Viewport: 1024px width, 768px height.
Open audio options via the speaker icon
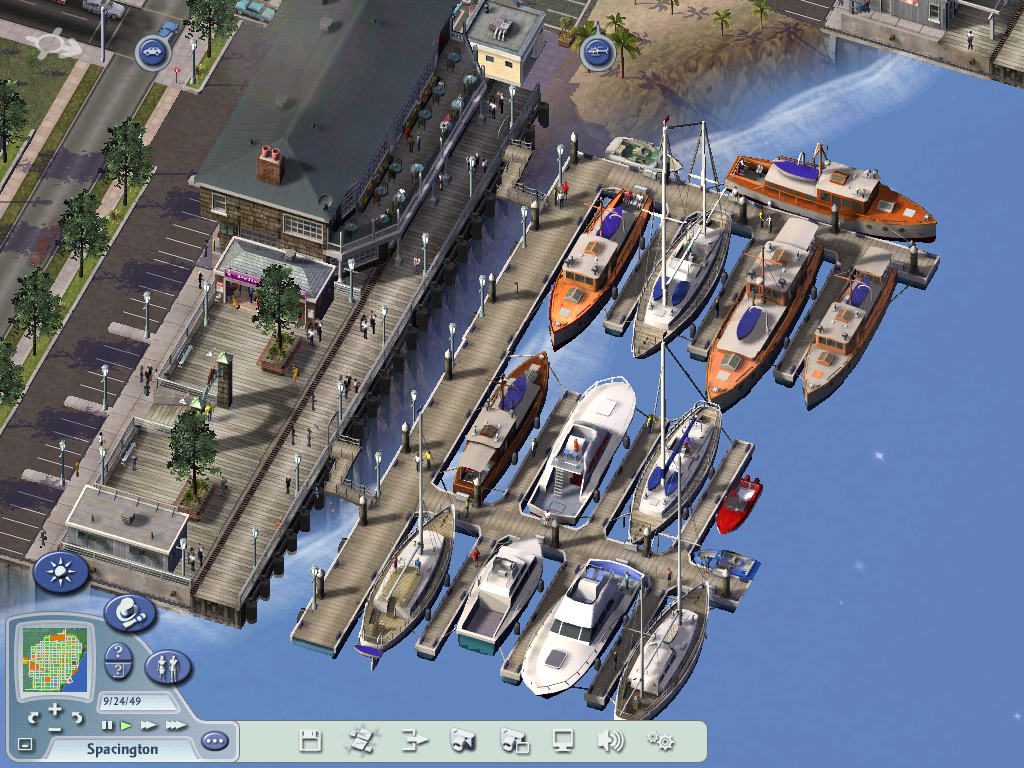(610, 741)
